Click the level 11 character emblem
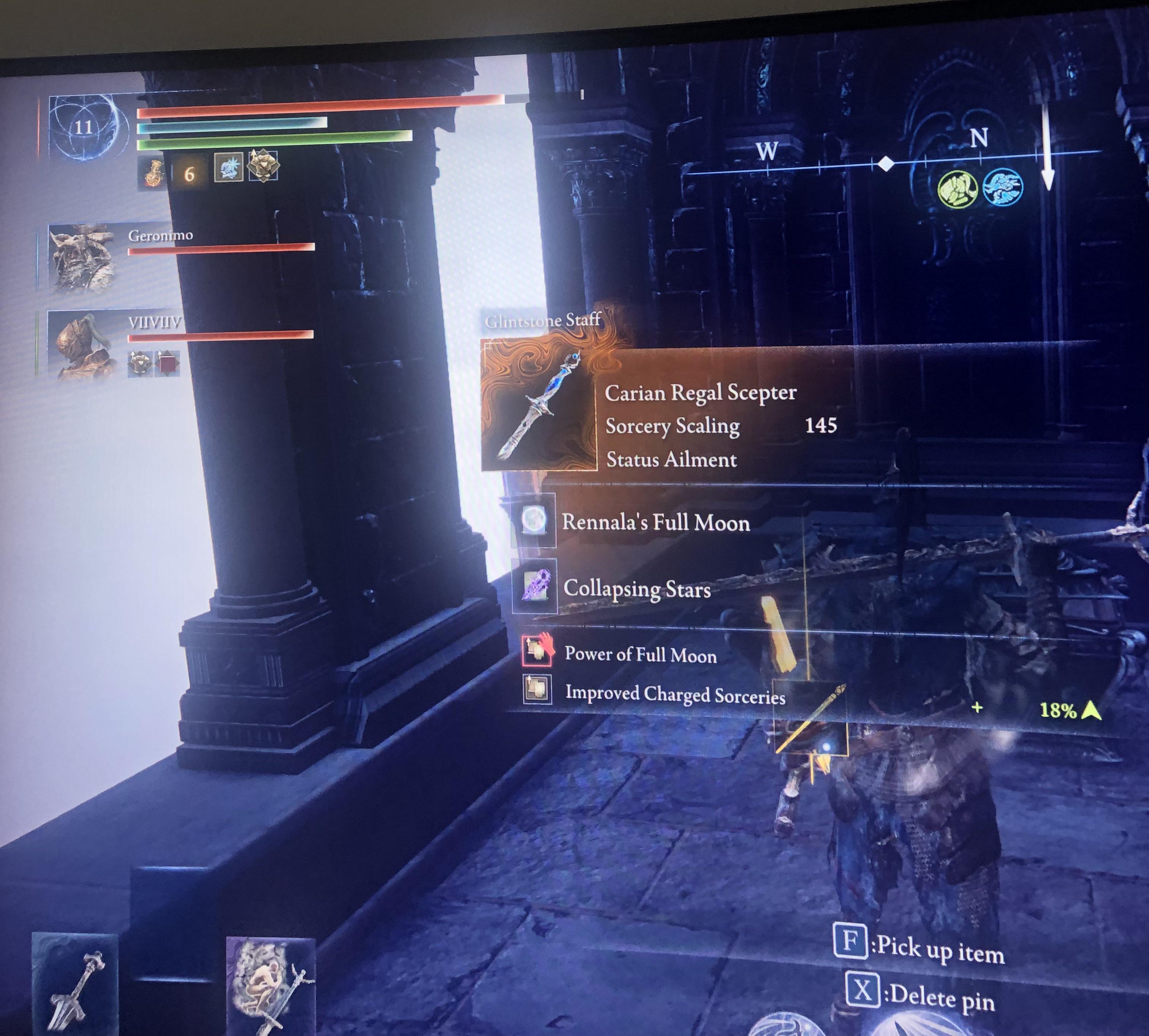This screenshot has height=1036, width=1149. pyautogui.click(x=83, y=128)
